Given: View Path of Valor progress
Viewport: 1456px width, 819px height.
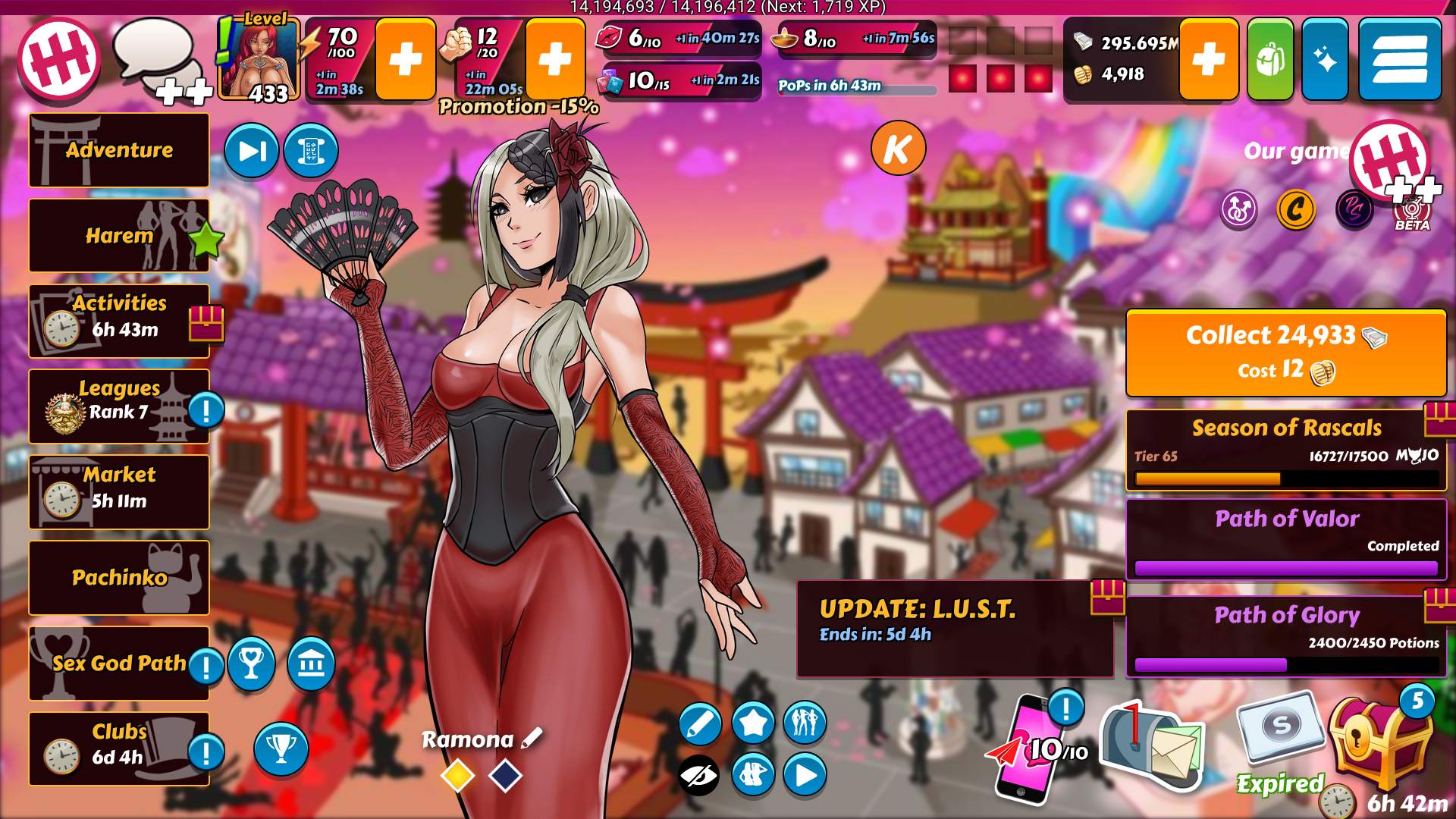Looking at the screenshot, I should pyautogui.click(x=1286, y=539).
